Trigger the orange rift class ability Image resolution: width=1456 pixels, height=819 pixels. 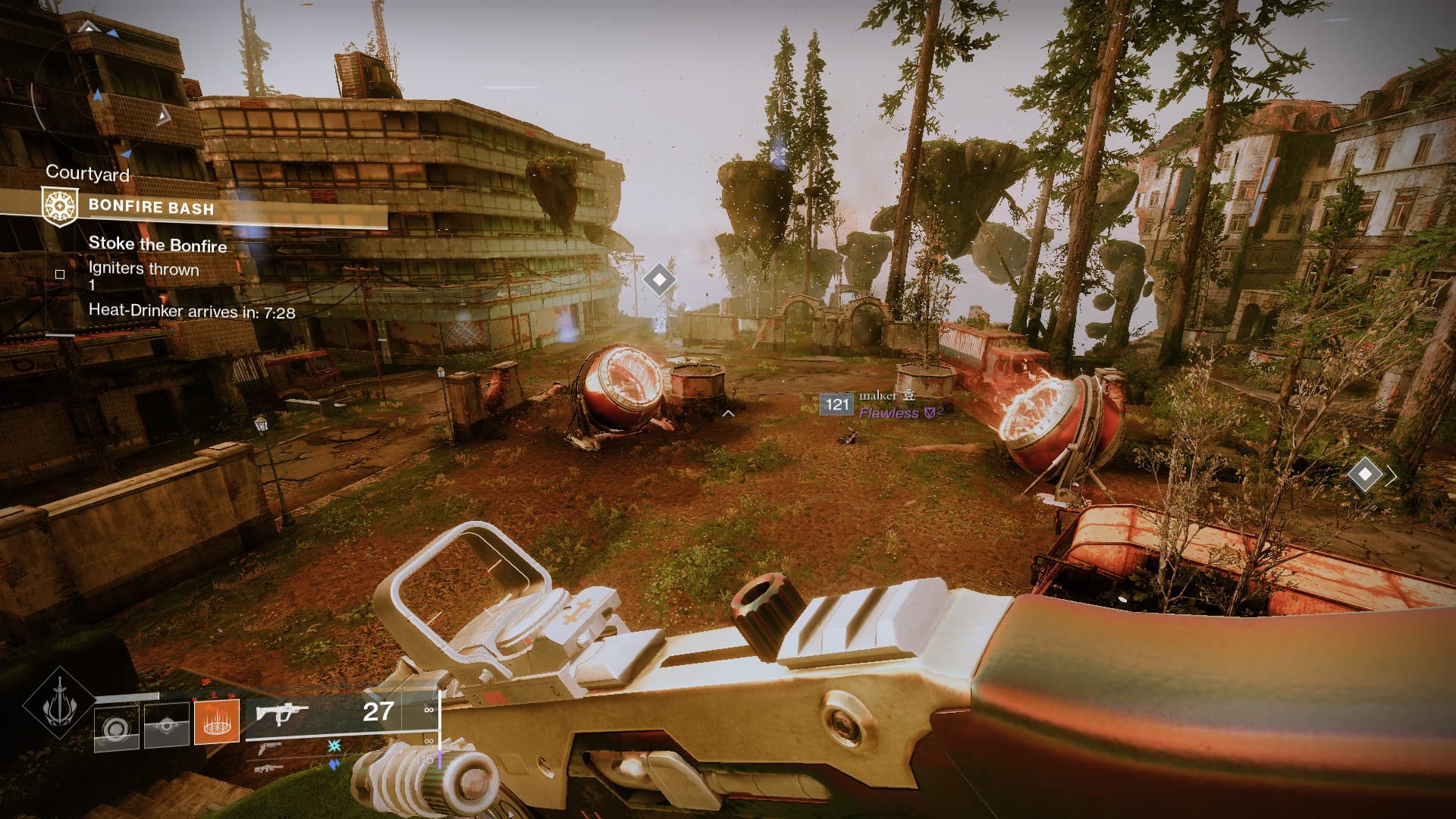217,721
